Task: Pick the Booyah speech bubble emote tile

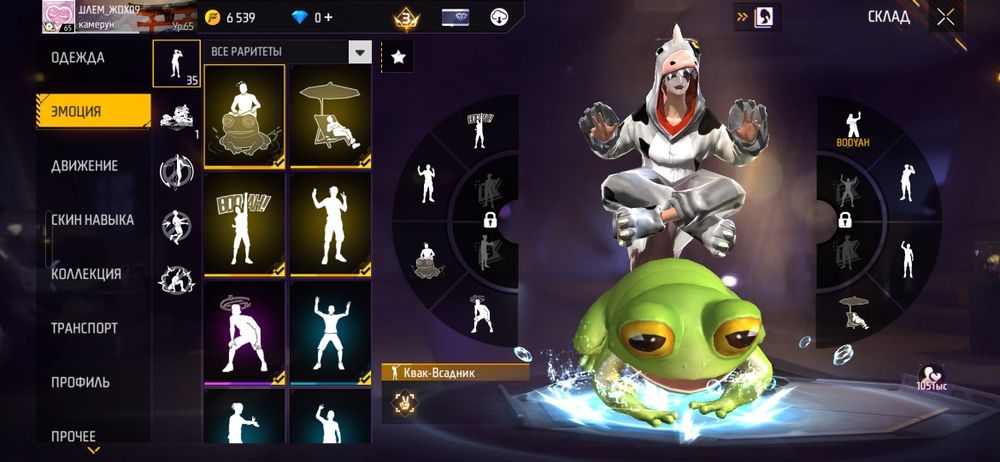Action: point(245,224)
